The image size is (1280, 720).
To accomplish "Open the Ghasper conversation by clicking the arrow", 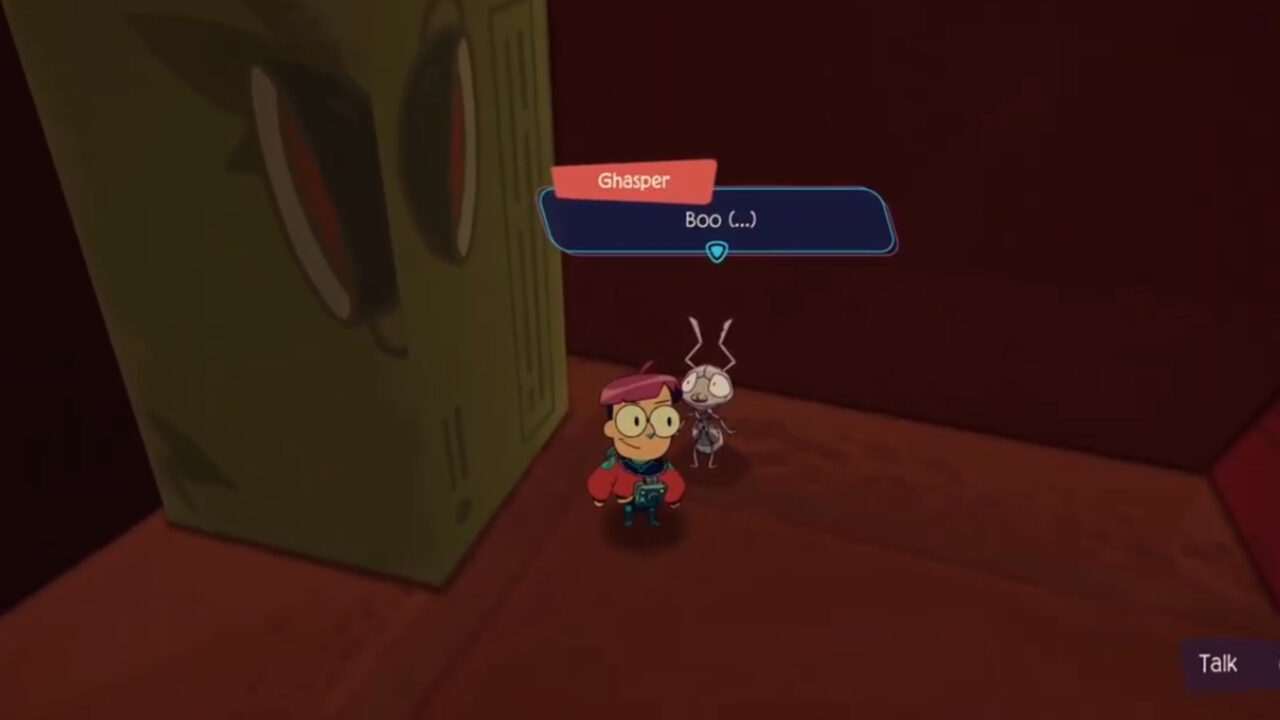I will click(x=716, y=253).
